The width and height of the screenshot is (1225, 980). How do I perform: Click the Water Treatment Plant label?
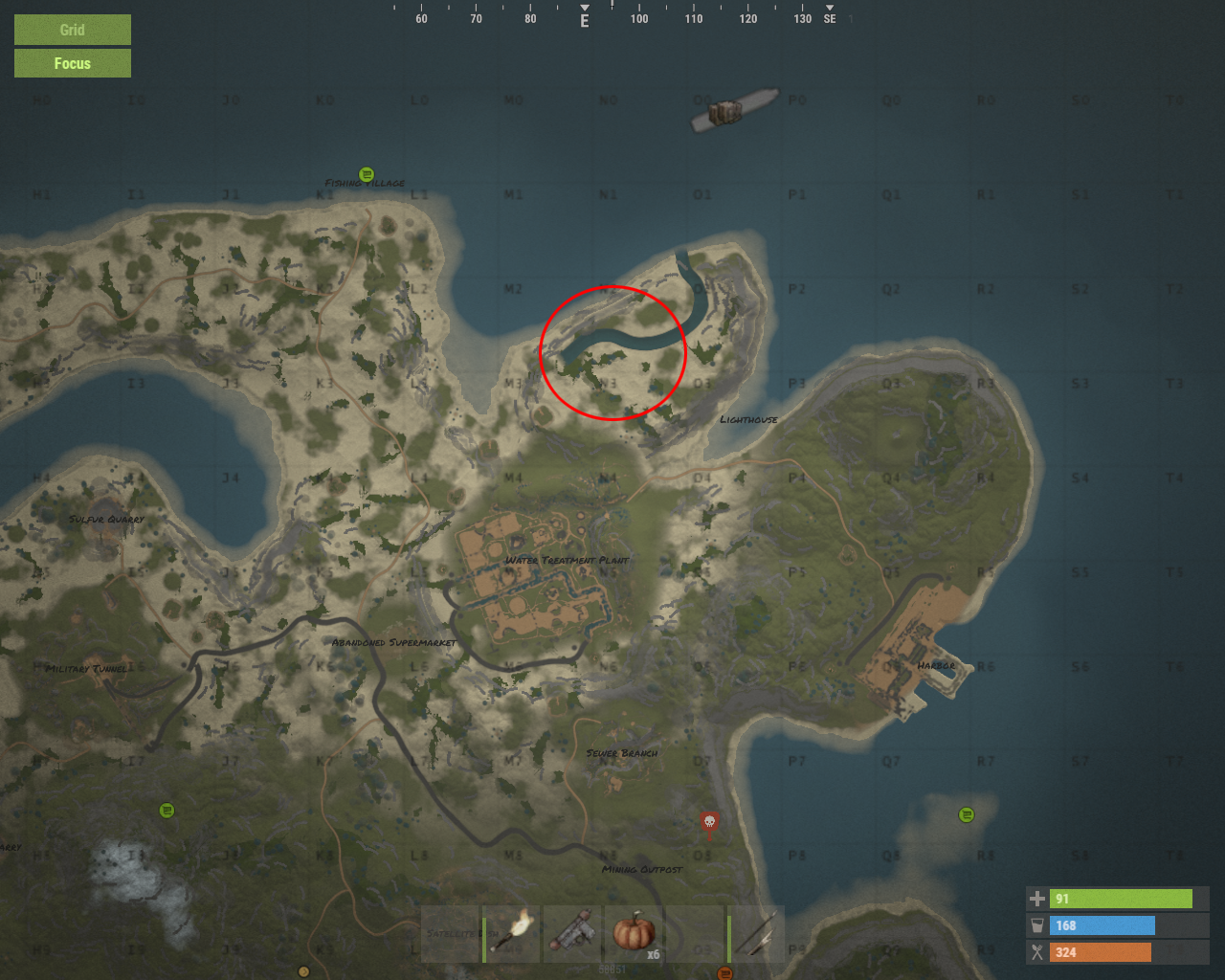(x=568, y=559)
